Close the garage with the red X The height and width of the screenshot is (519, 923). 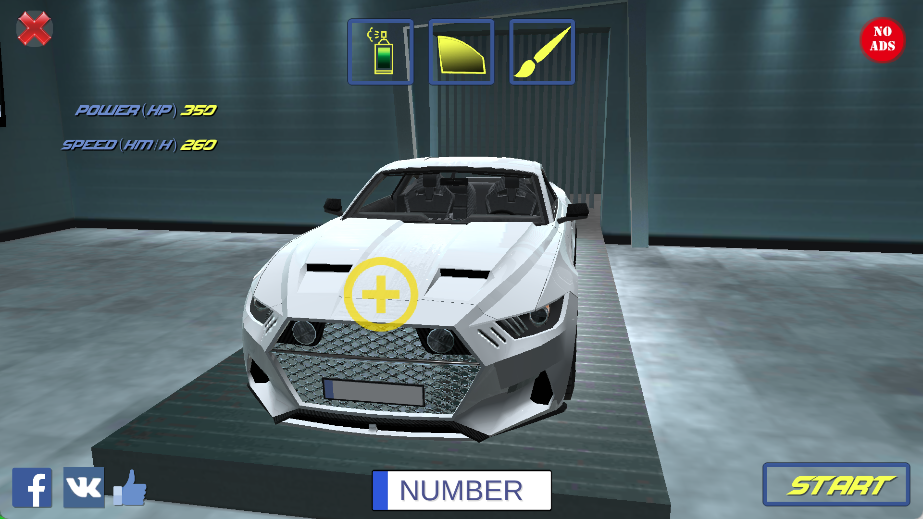coord(35,28)
